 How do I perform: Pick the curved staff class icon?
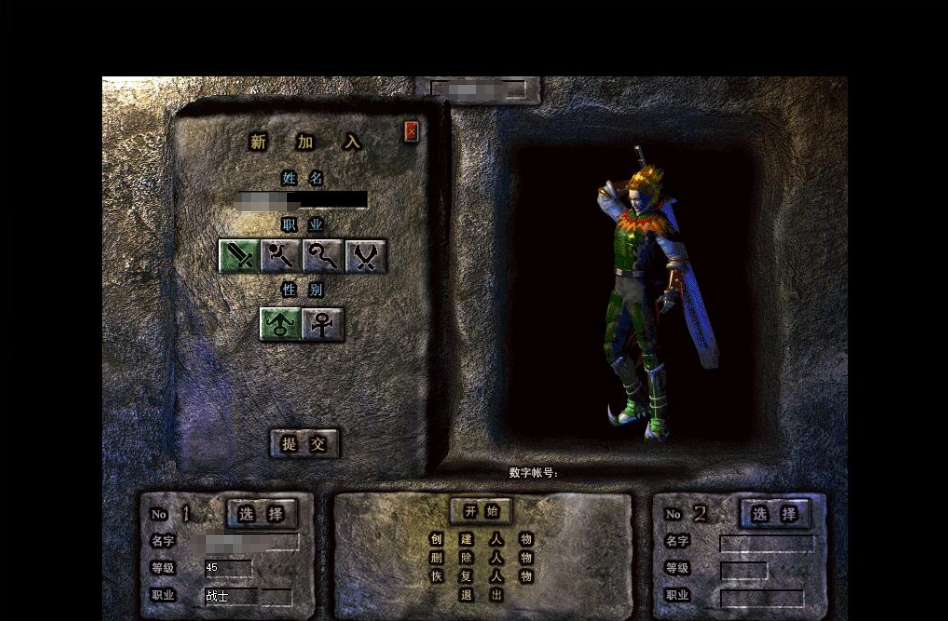(x=323, y=256)
